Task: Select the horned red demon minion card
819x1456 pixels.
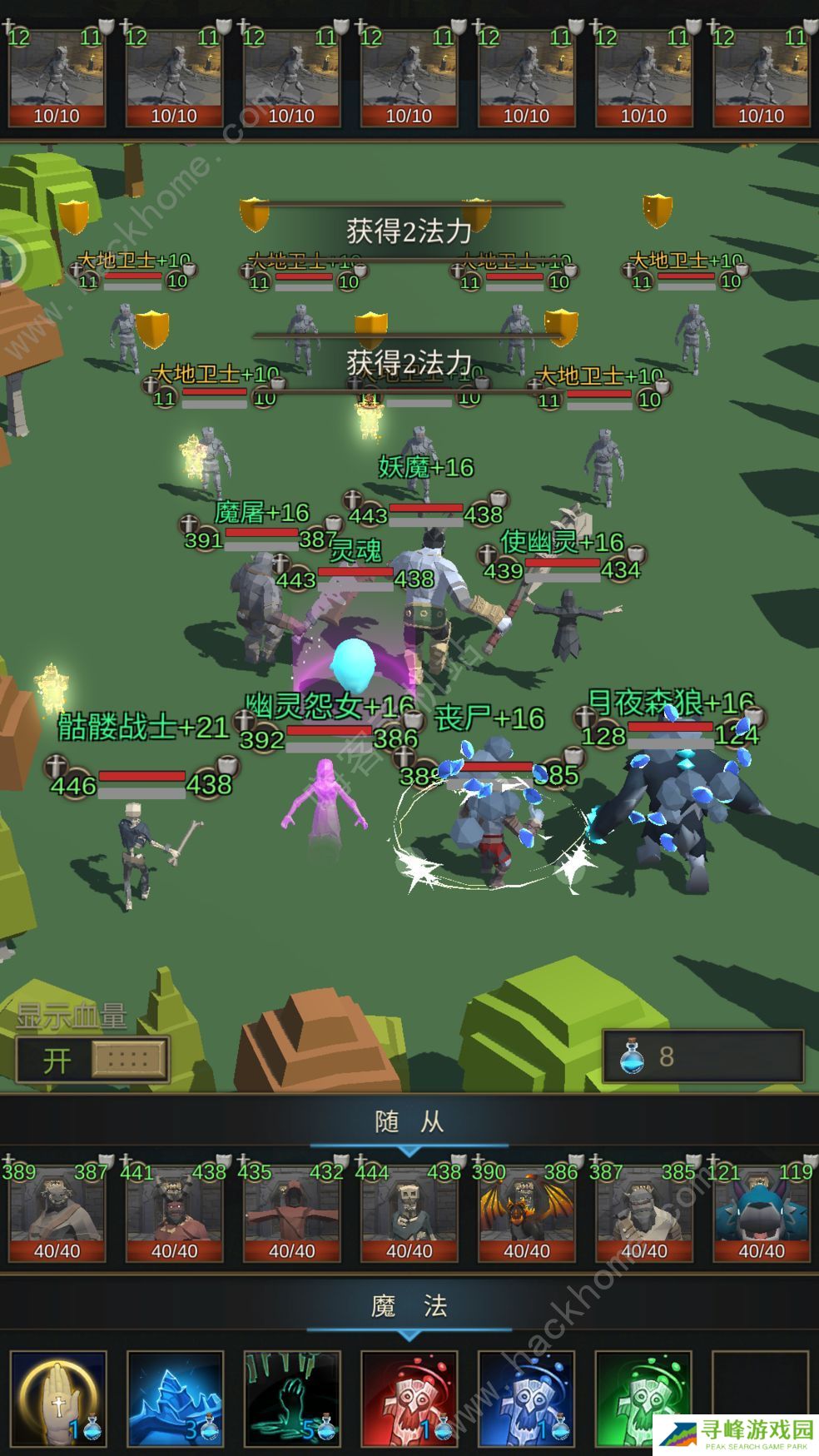Action: pyautogui.click(x=175, y=1213)
